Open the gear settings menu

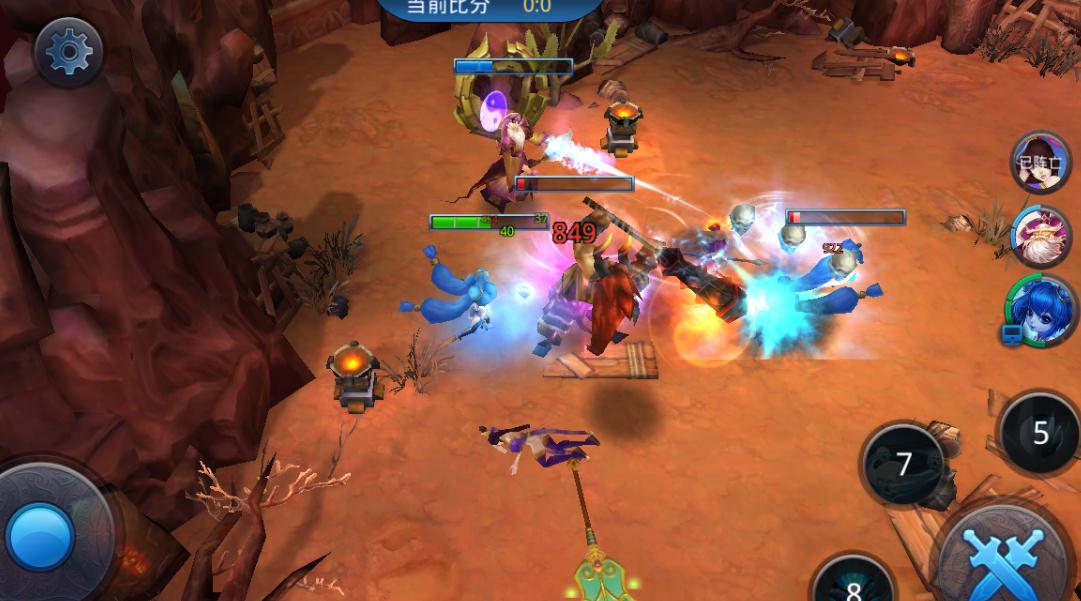pyautogui.click(x=69, y=51)
